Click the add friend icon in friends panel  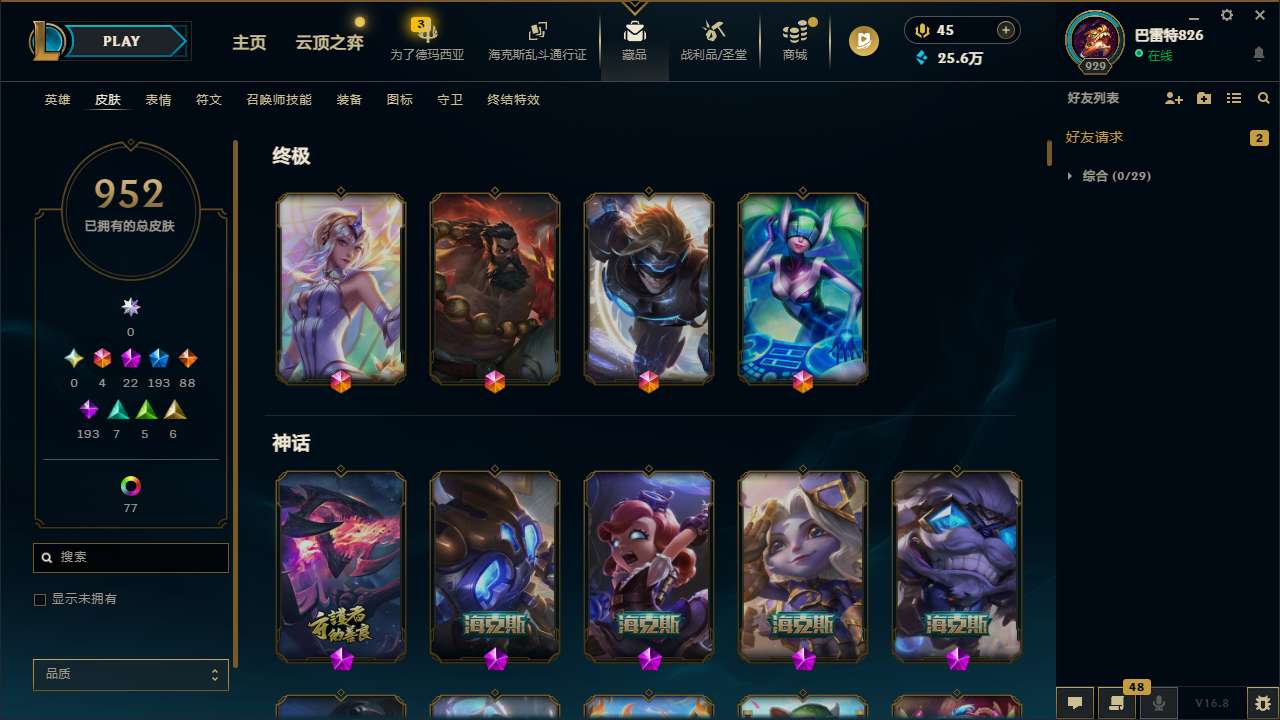1173,98
